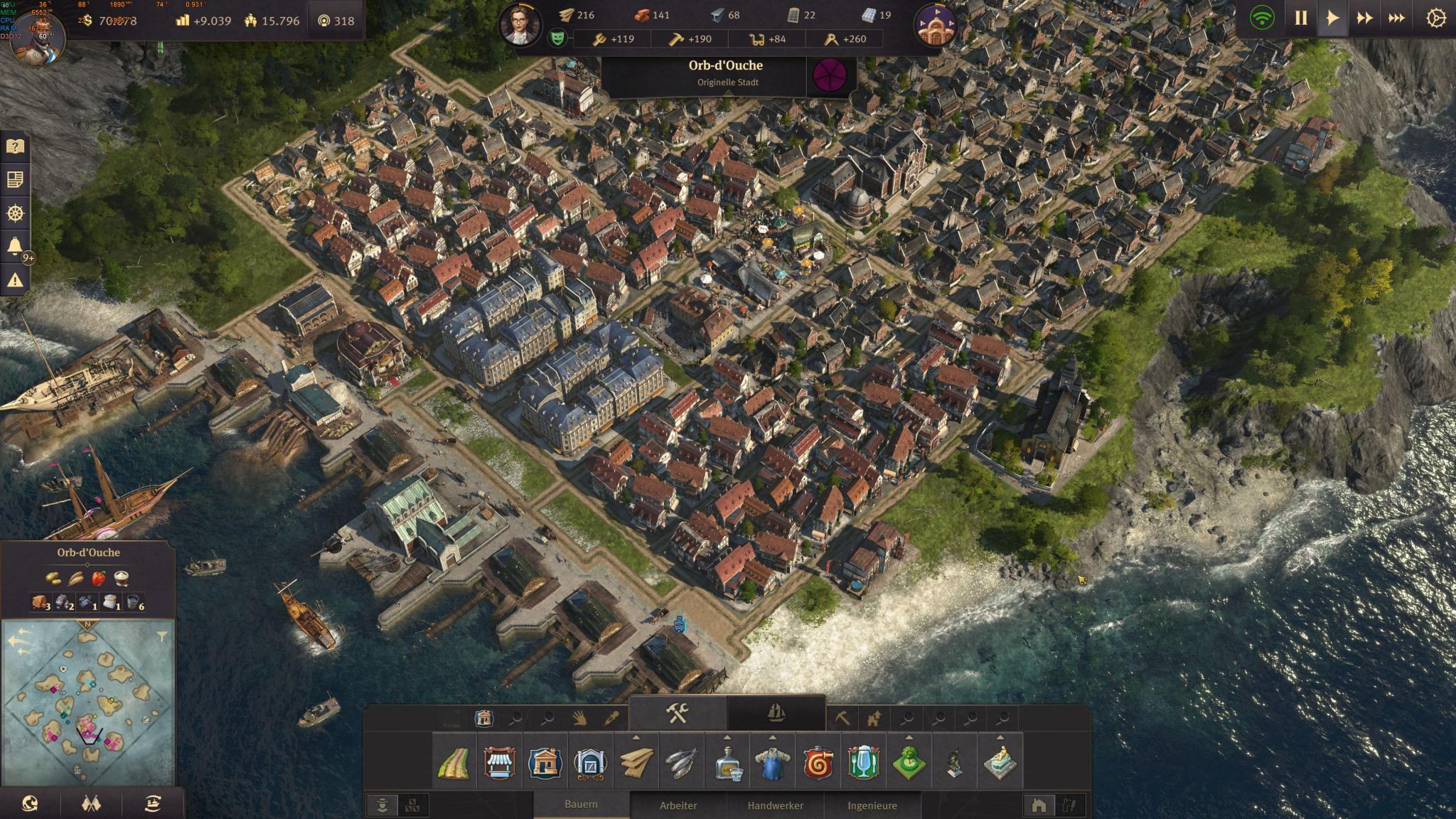This screenshot has width=1456, height=819.
Task: Pause the game simulation
Action: [x=1300, y=18]
